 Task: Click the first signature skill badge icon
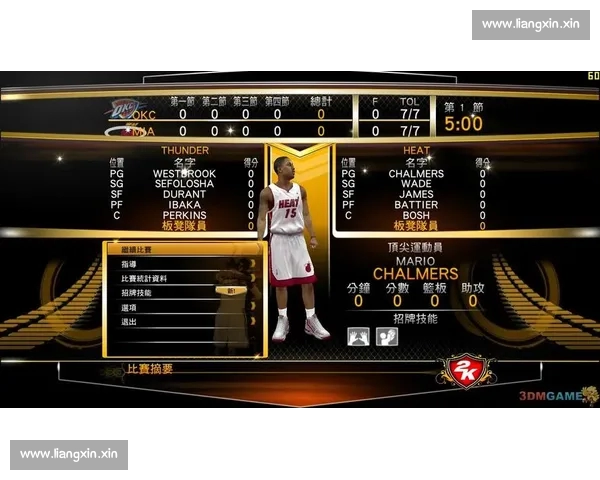tap(358, 337)
